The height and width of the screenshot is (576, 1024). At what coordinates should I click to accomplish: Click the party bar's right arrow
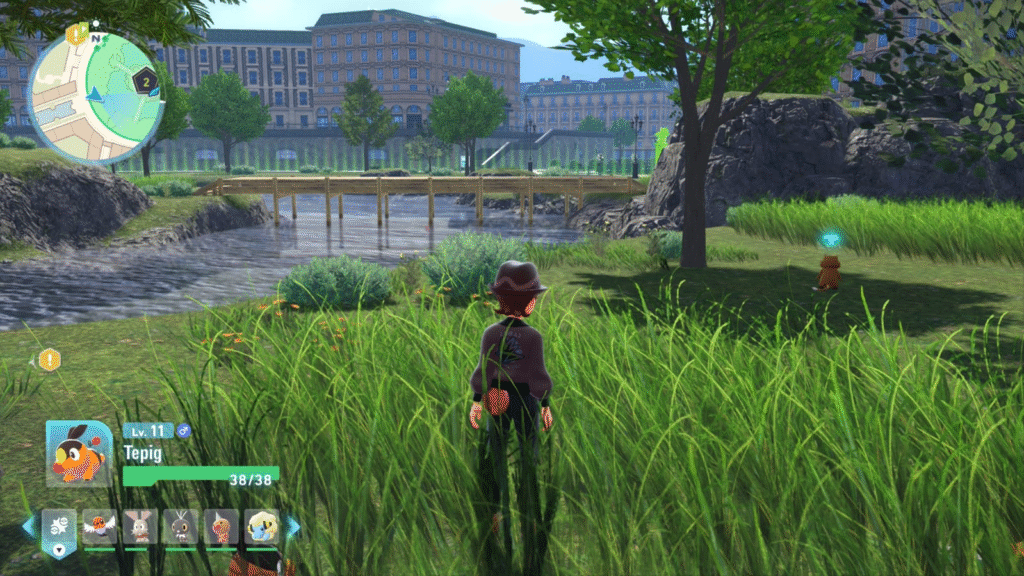pyautogui.click(x=293, y=526)
